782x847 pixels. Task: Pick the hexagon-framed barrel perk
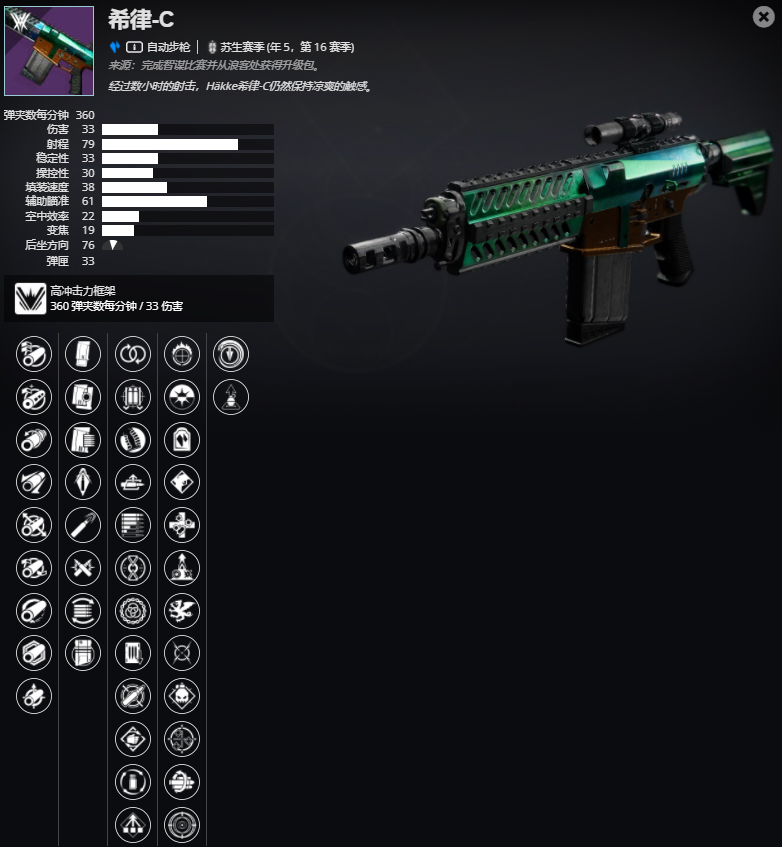[34, 654]
